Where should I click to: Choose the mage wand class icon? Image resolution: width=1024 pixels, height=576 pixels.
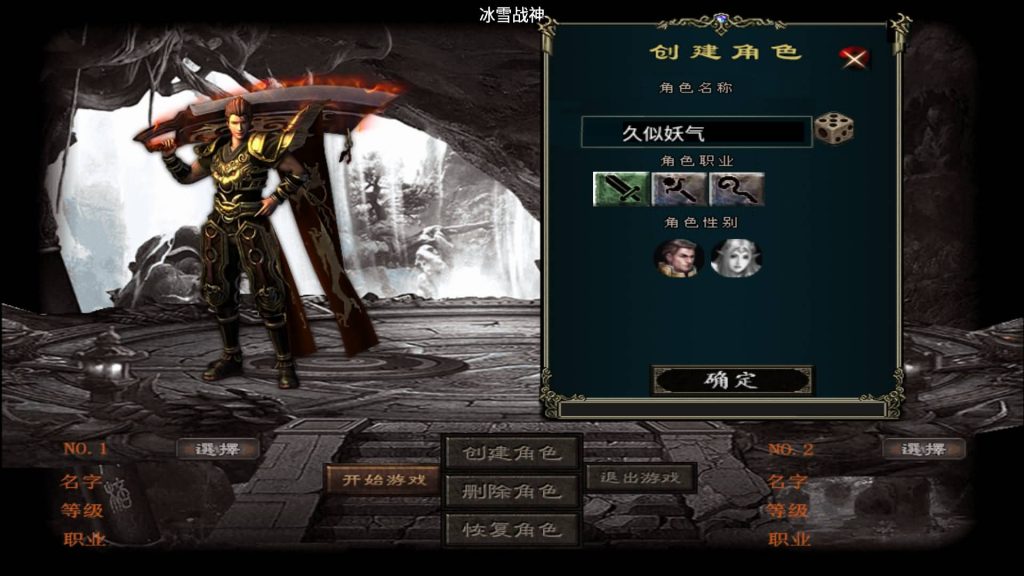tap(680, 189)
